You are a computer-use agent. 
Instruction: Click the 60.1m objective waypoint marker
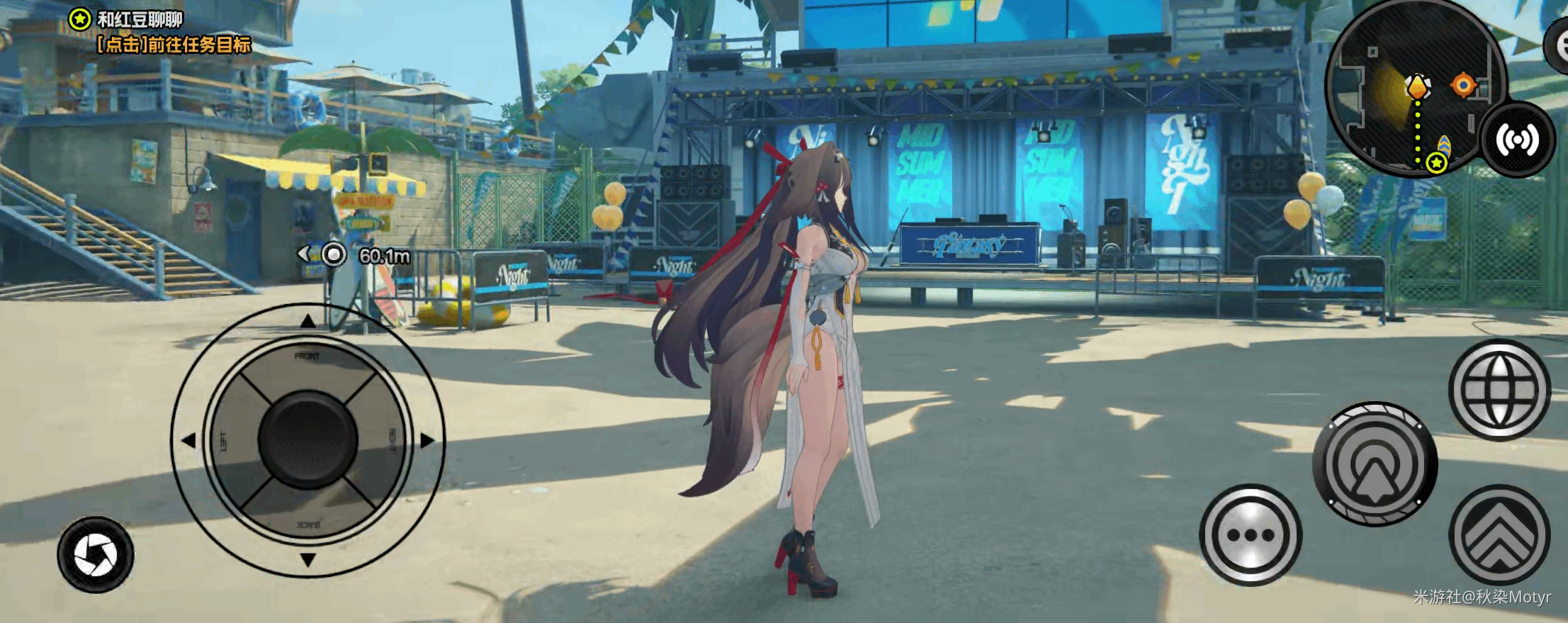333,254
